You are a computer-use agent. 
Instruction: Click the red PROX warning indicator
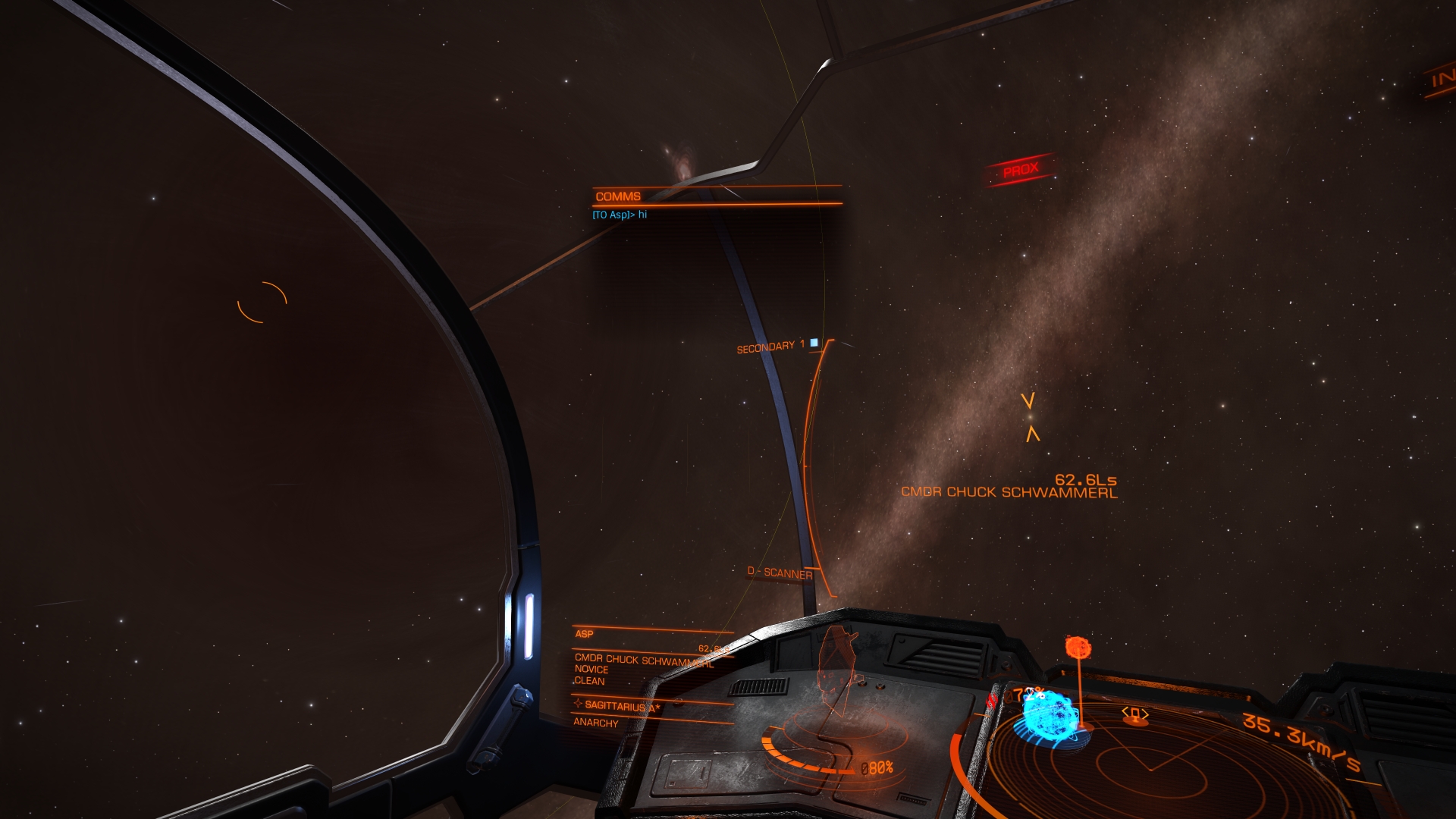click(x=1020, y=170)
